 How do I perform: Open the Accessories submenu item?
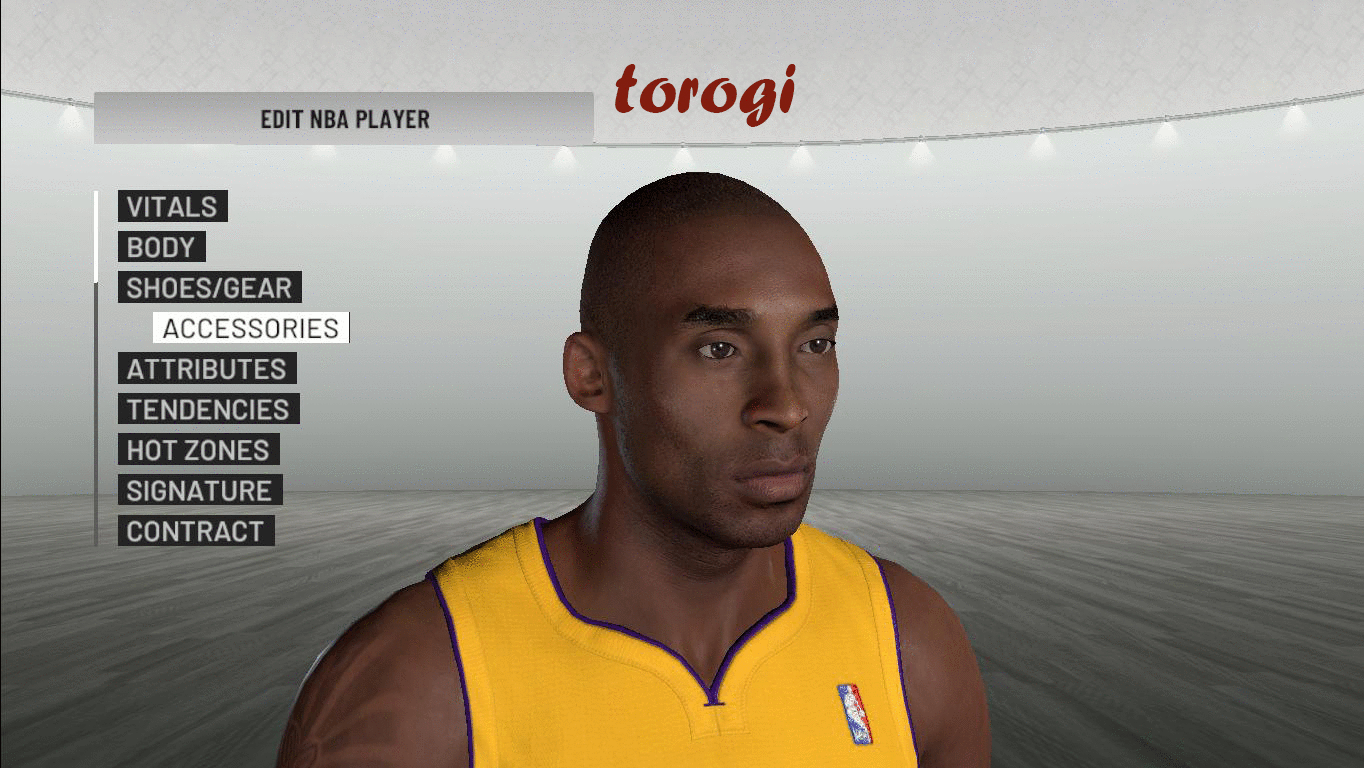pos(251,329)
